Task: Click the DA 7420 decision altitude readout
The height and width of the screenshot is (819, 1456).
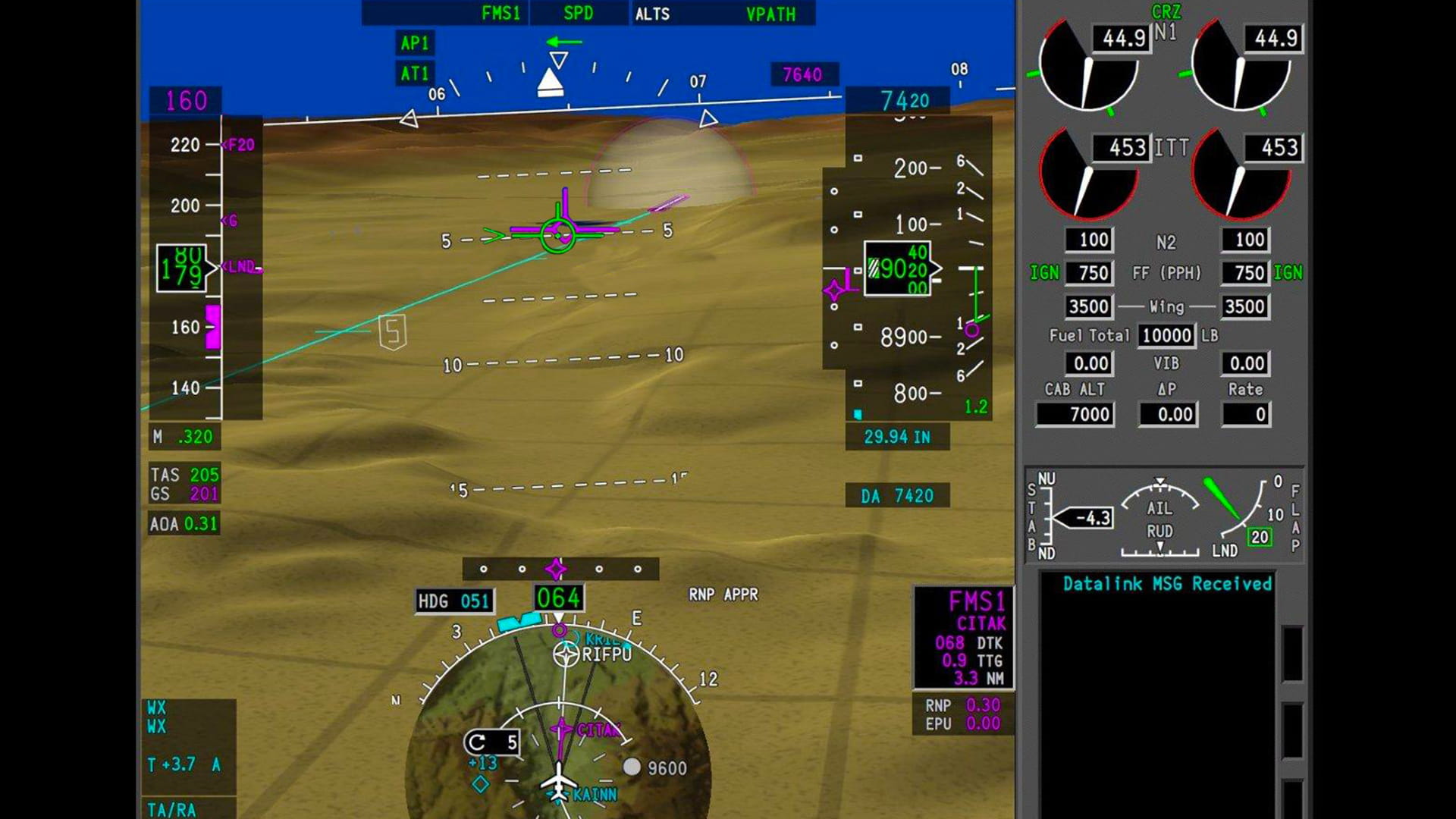Action: point(897,496)
